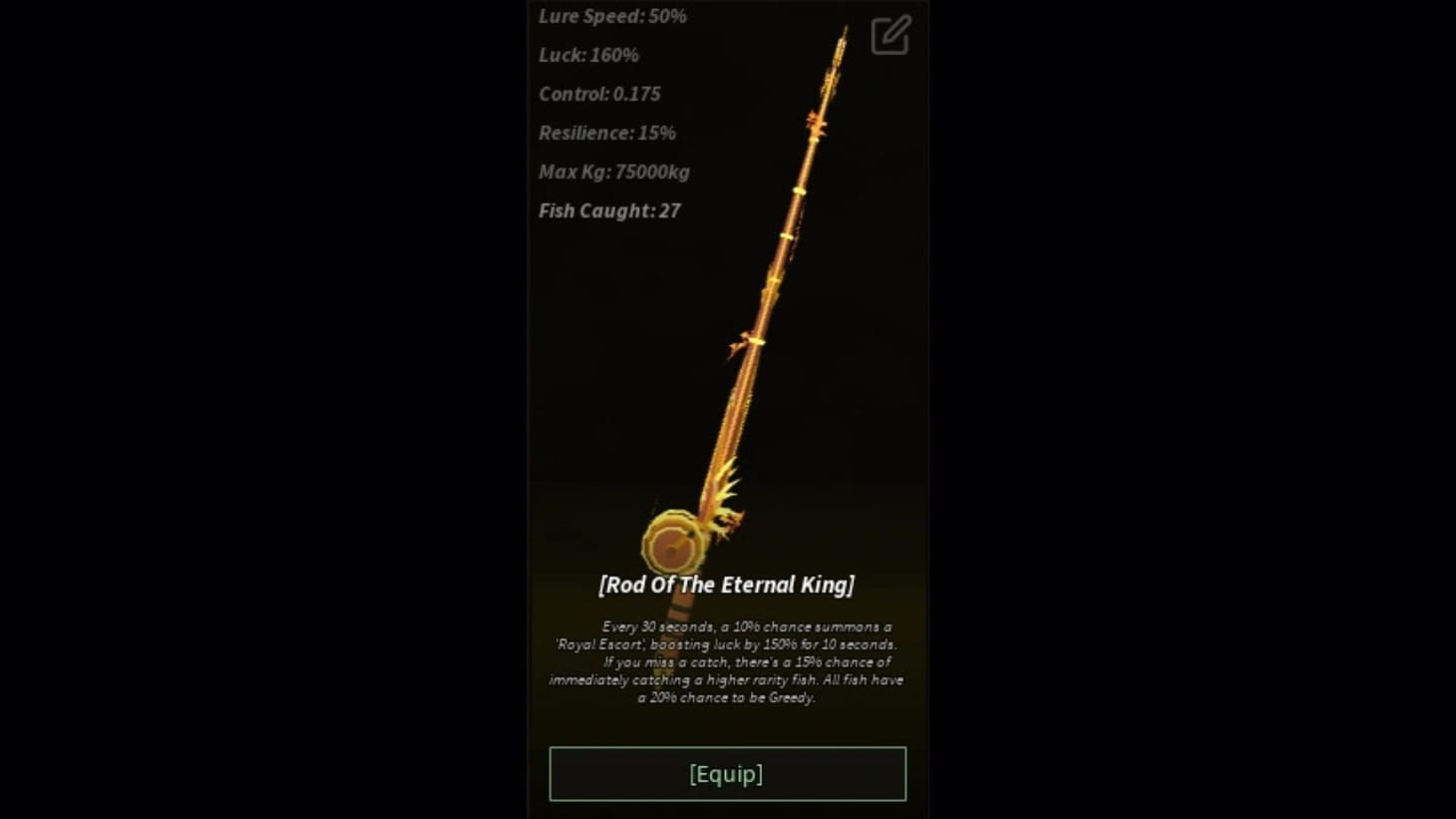This screenshot has height=819, width=1456.
Task: Expand the Max Kg stat info
Action: pyautogui.click(x=613, y=172)
